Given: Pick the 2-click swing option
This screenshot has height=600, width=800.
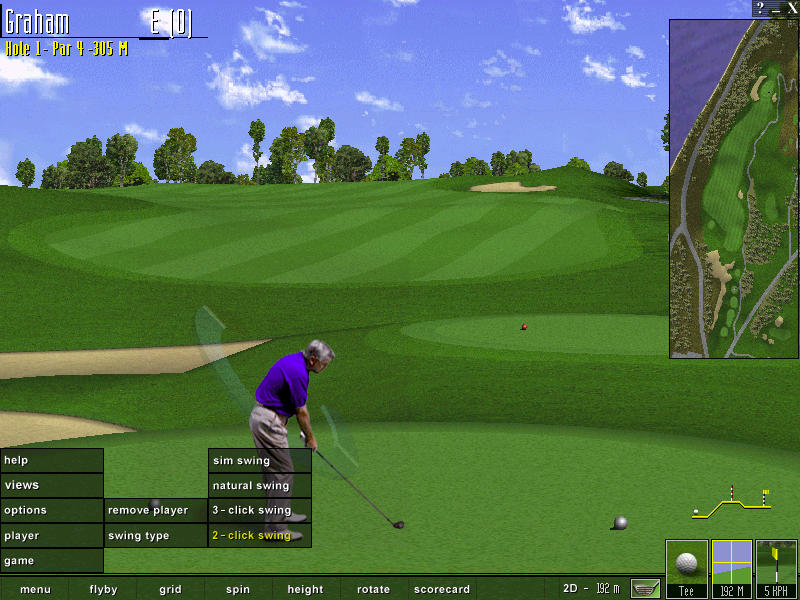Looking at the screenshot, I should click(259, 536).
